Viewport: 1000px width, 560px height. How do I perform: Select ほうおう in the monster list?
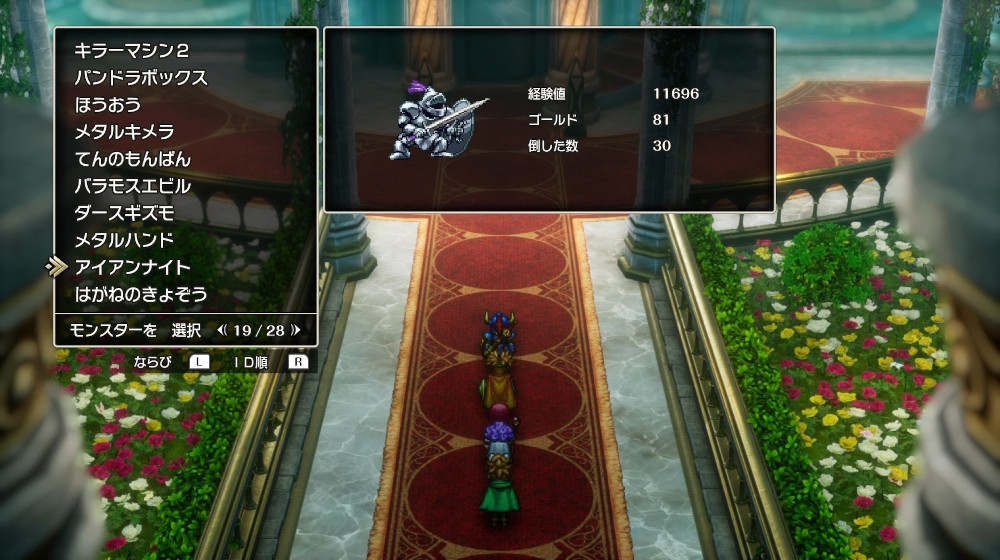107,105
